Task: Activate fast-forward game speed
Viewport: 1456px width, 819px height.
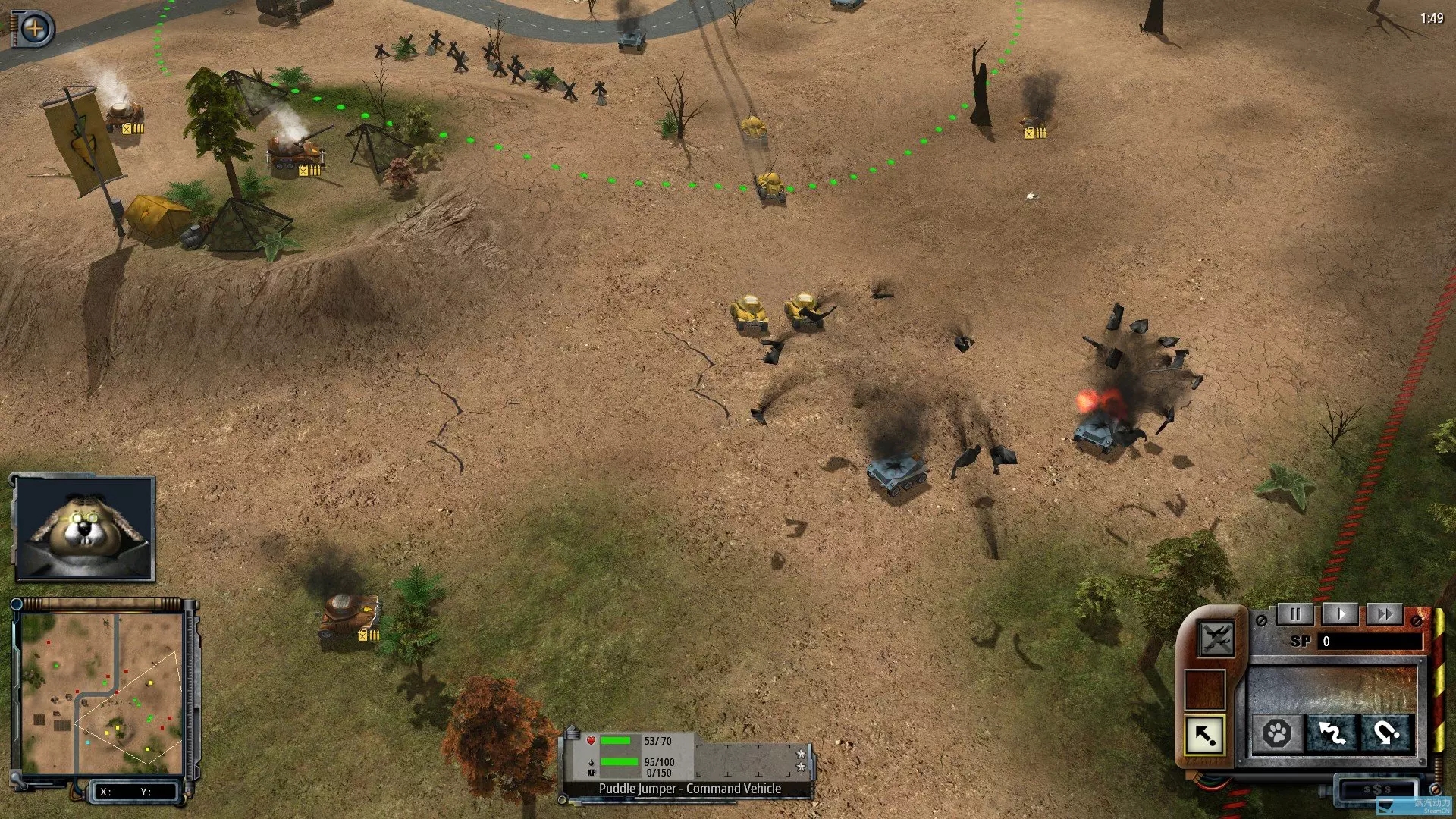Action: click(1385, 614)
